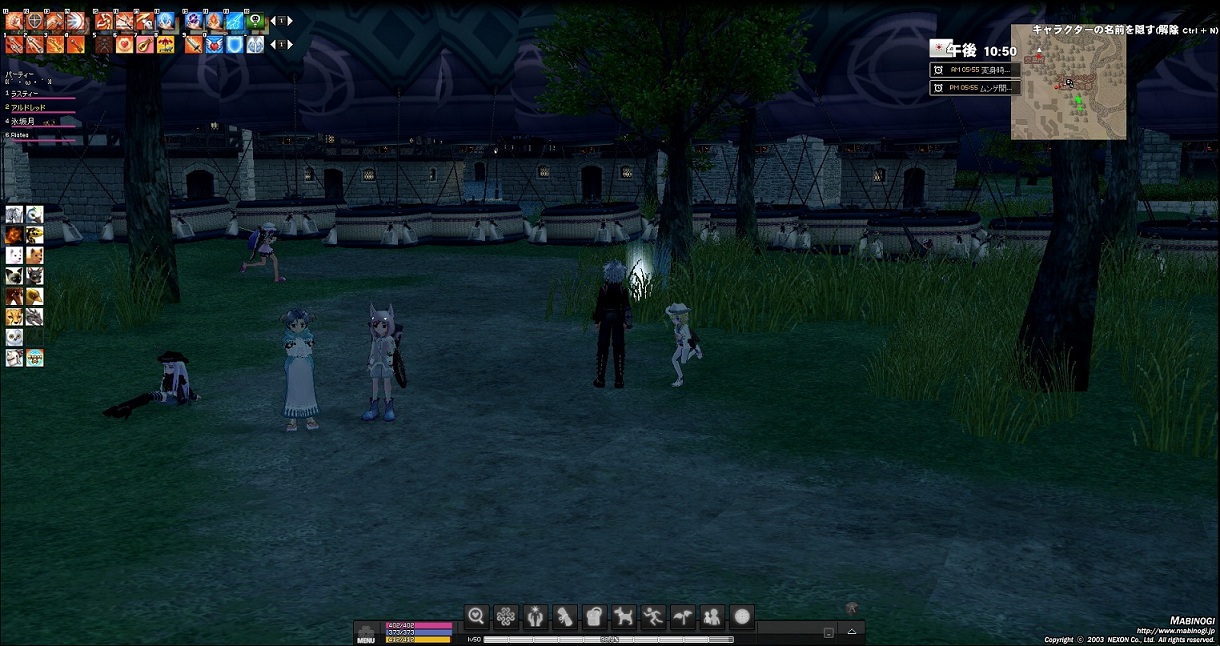Open the two-people friends icon
This screenshot has height=646, width=1220.
coord(712,616)
